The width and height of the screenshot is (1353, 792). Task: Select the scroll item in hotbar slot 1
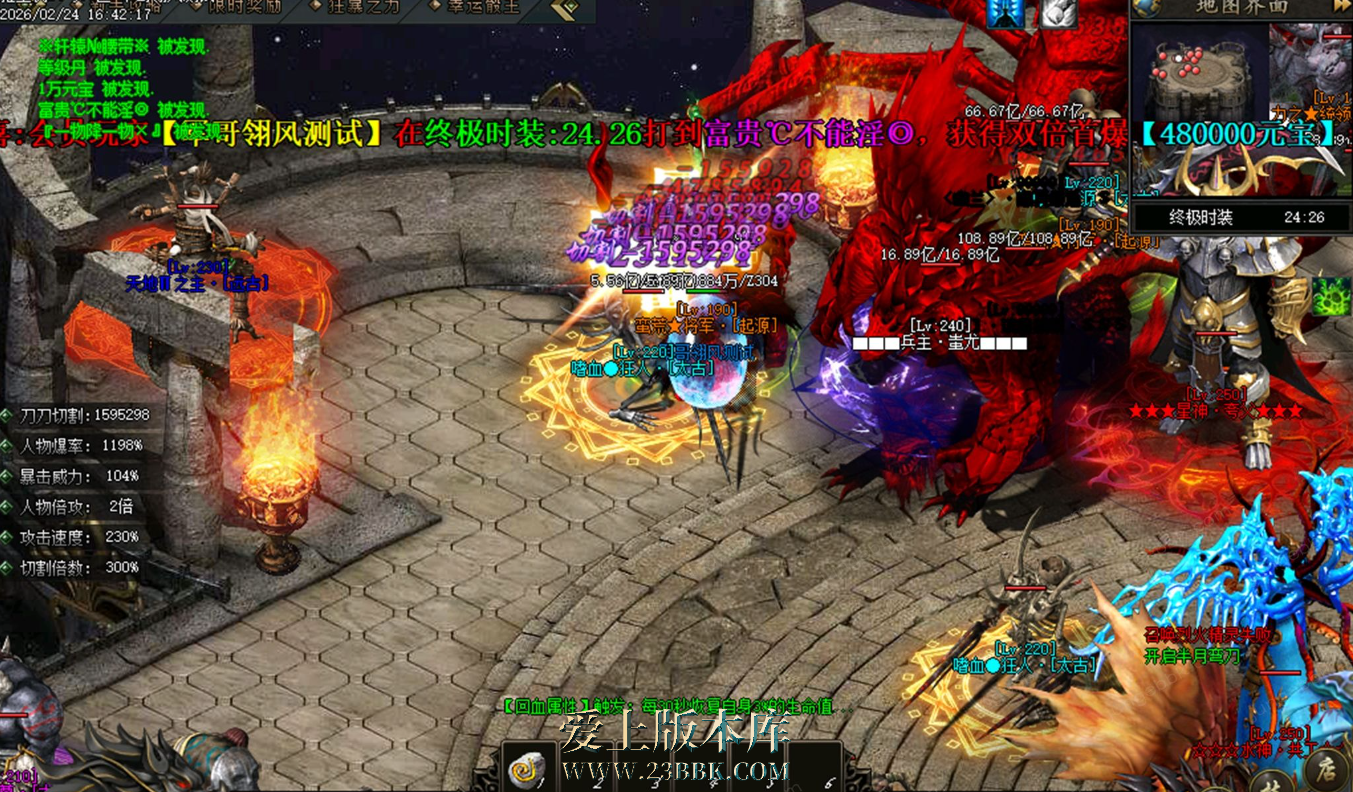point(527,768)
